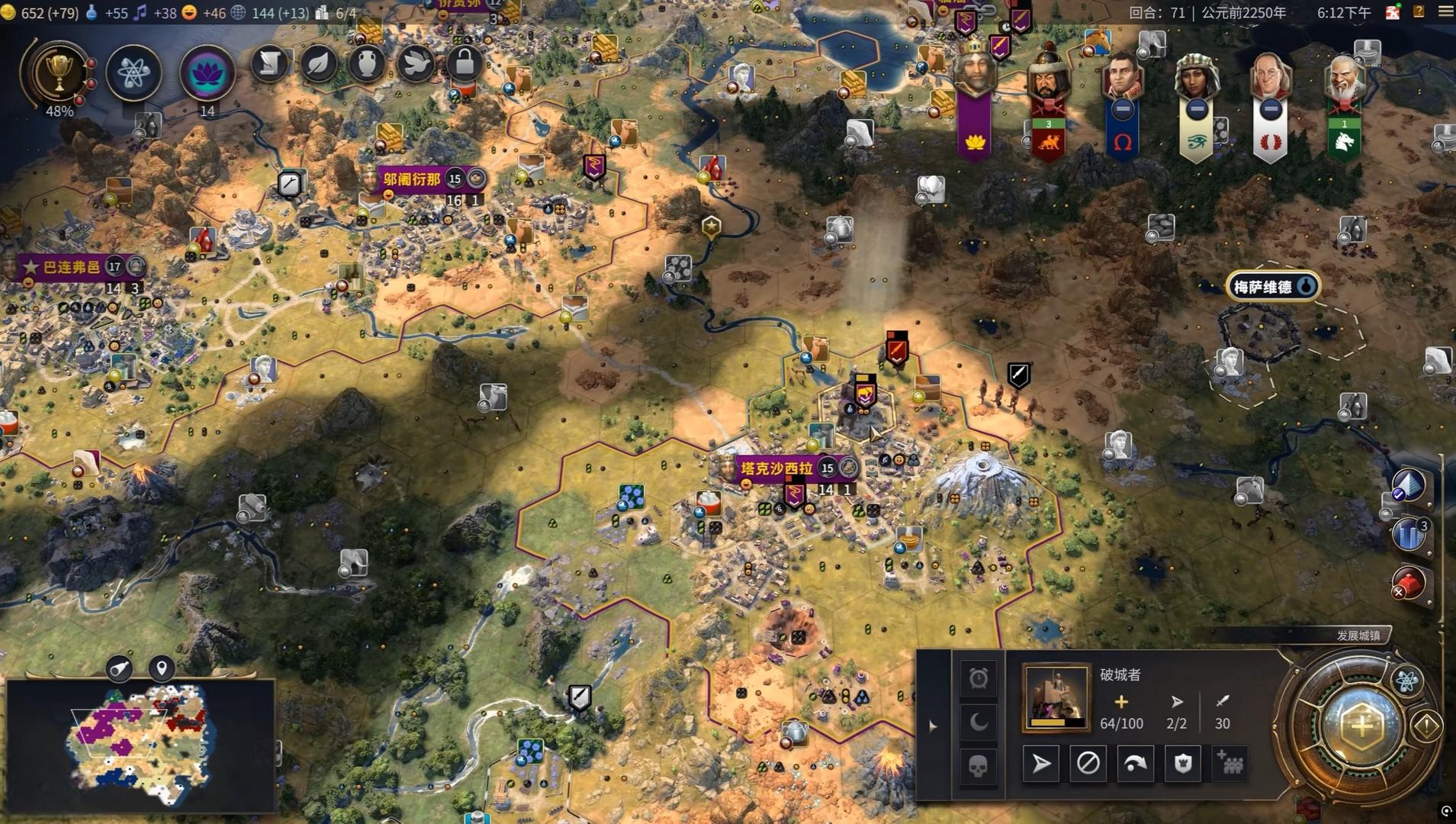Open the dove religion button
The image size is (1456, 824).
[x=416, y=64]
